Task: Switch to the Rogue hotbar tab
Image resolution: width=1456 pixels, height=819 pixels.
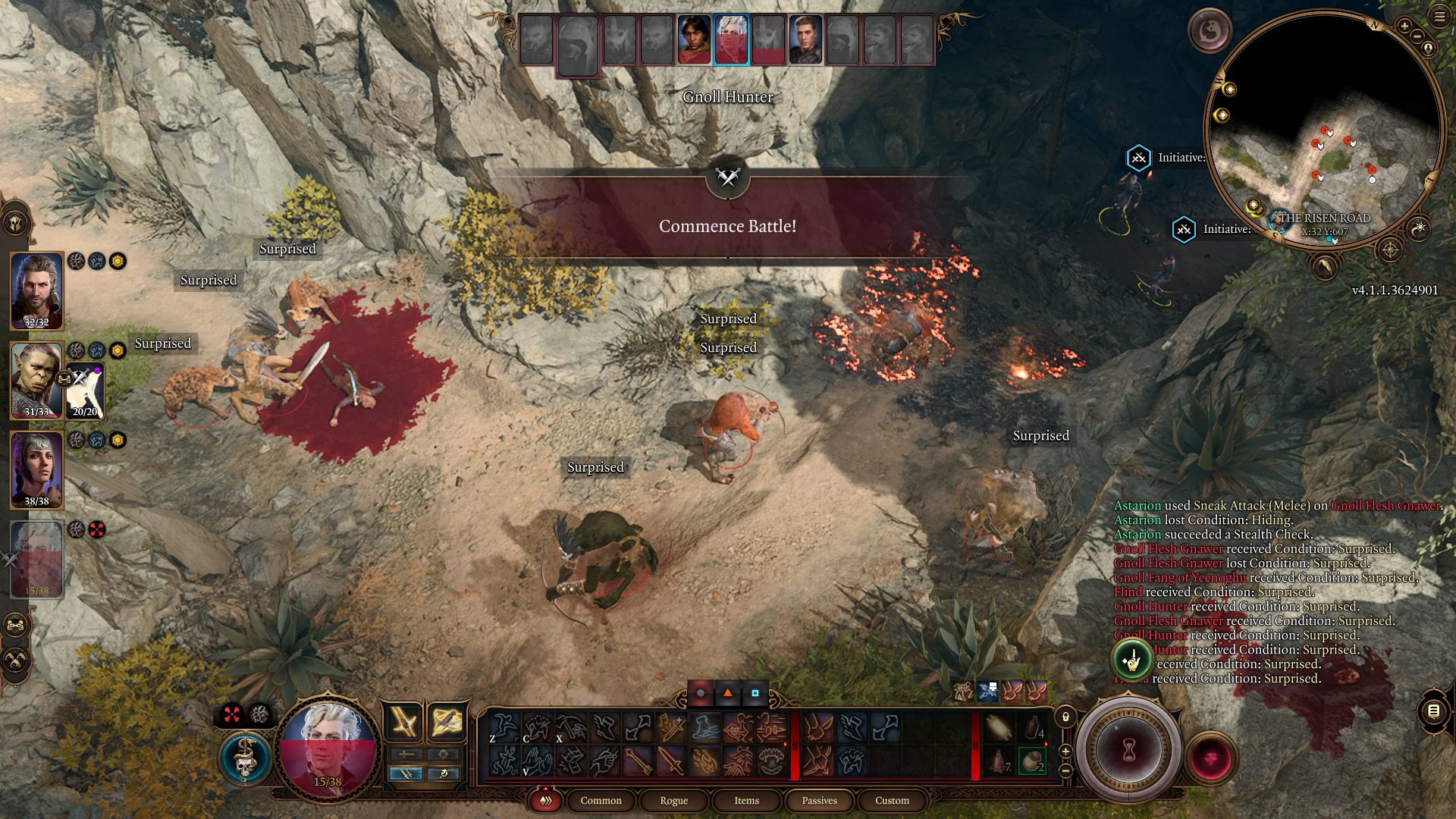Action: [x=673, y=801]
